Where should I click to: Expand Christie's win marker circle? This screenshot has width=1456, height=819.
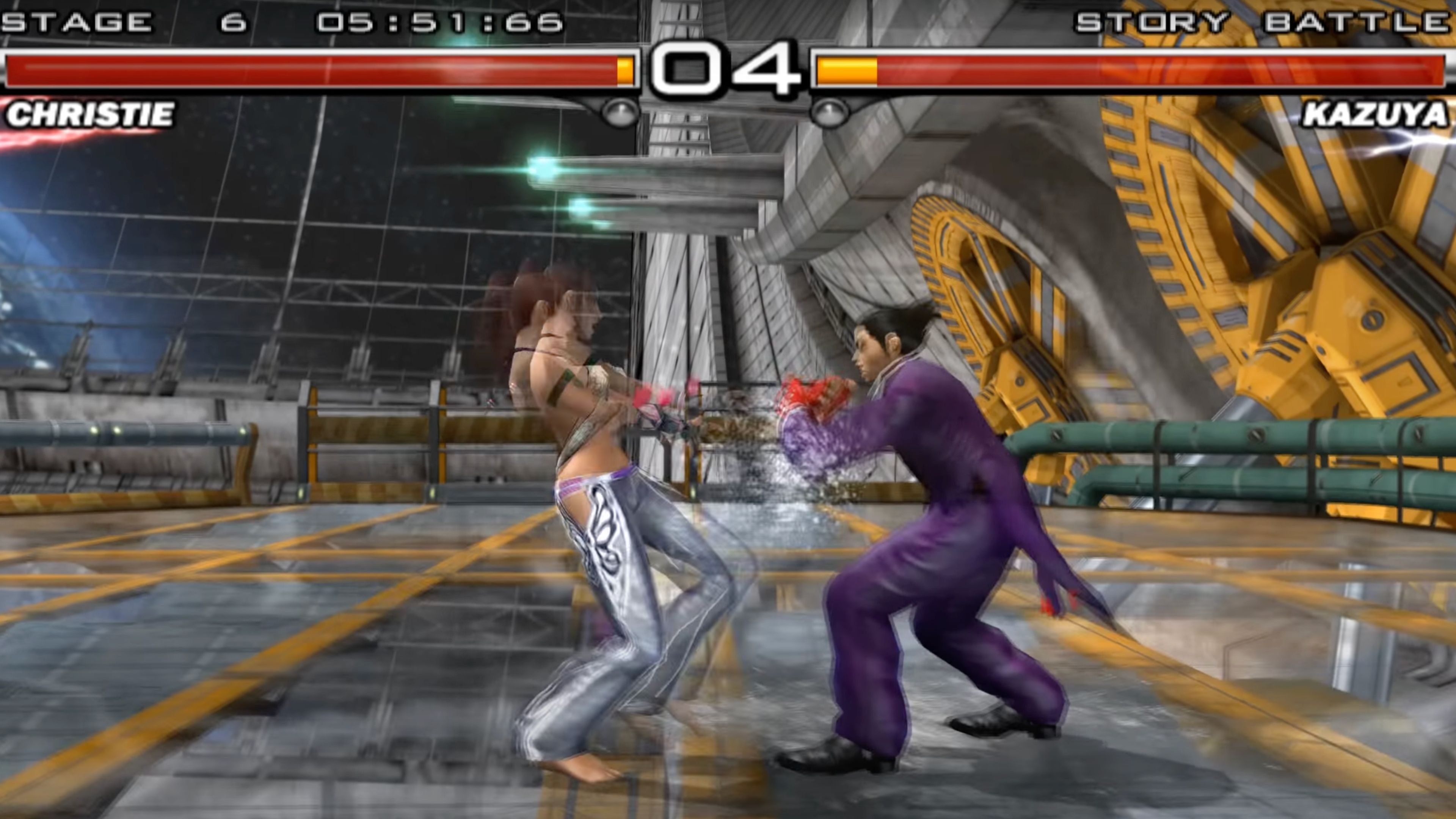tap(619, 113)
